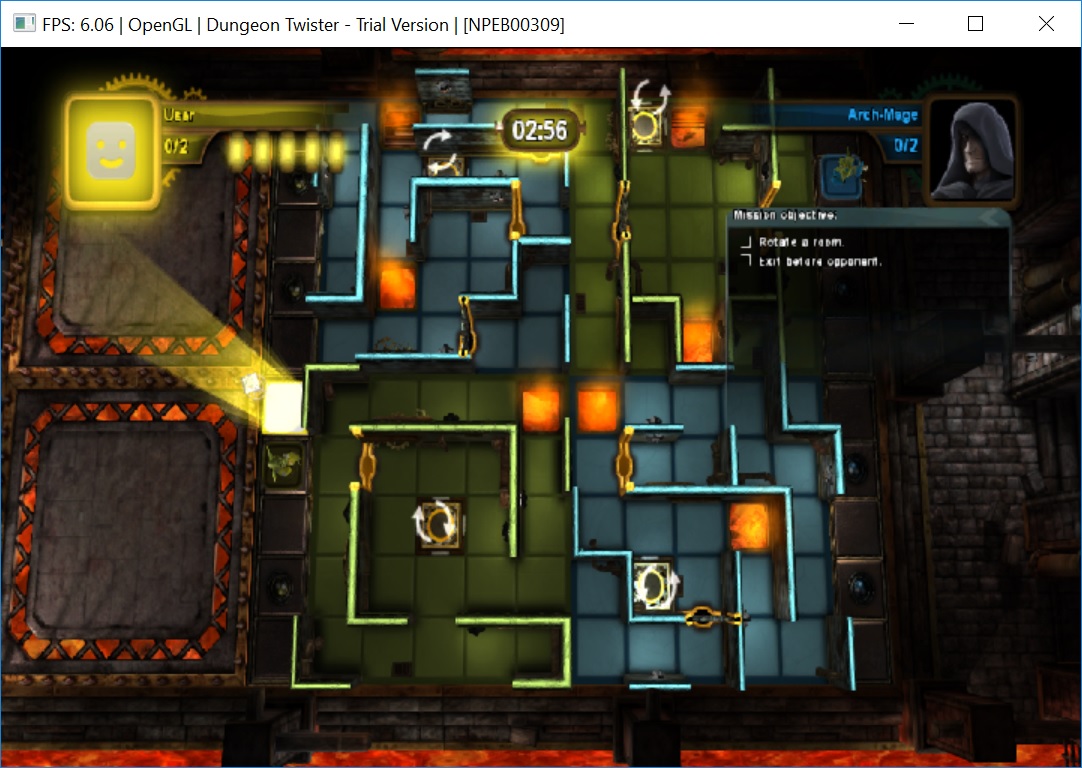Click the Arch-Mage hooded portrait

966,150
